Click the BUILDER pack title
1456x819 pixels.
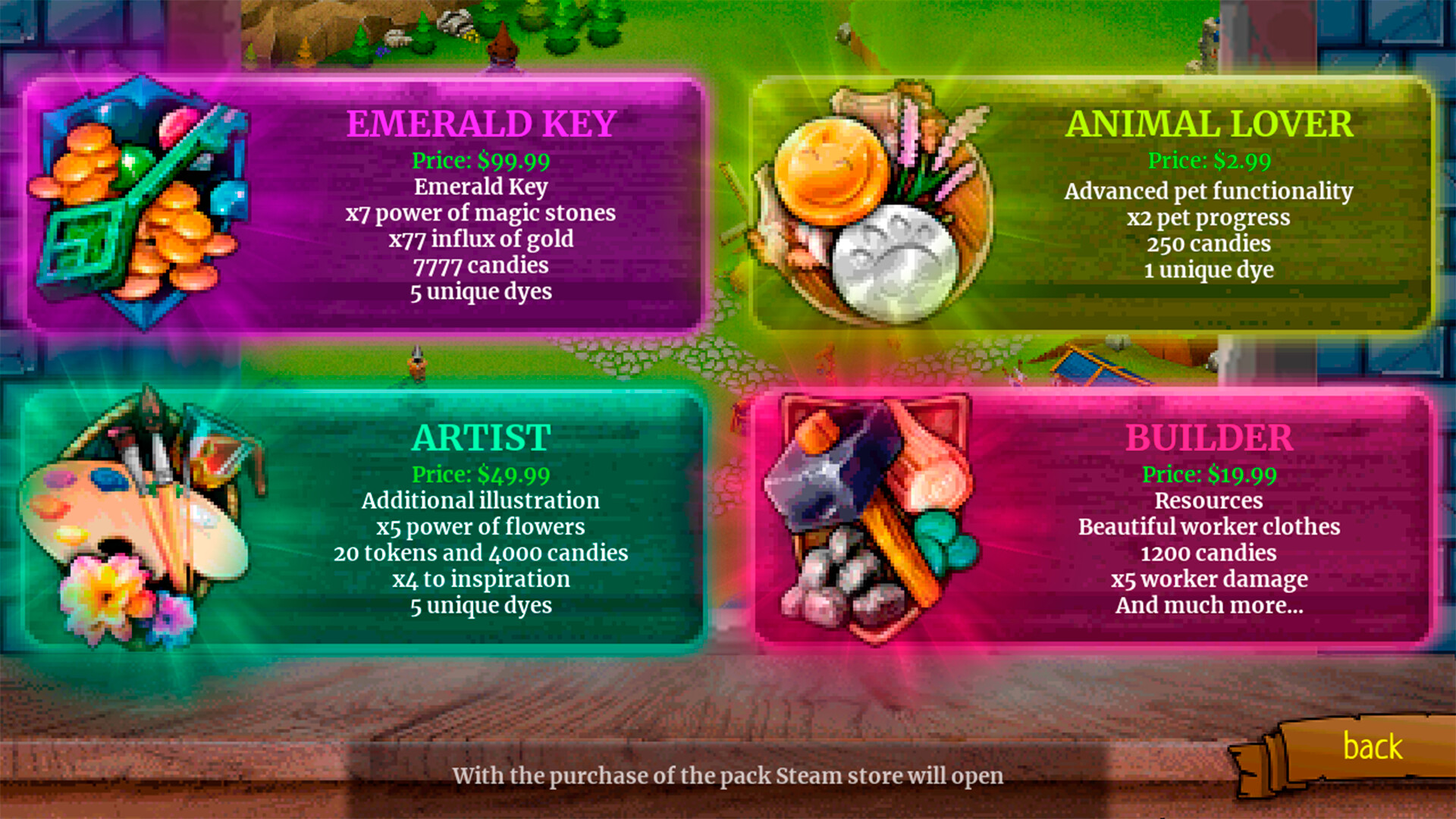click(x=1210, y=438)
